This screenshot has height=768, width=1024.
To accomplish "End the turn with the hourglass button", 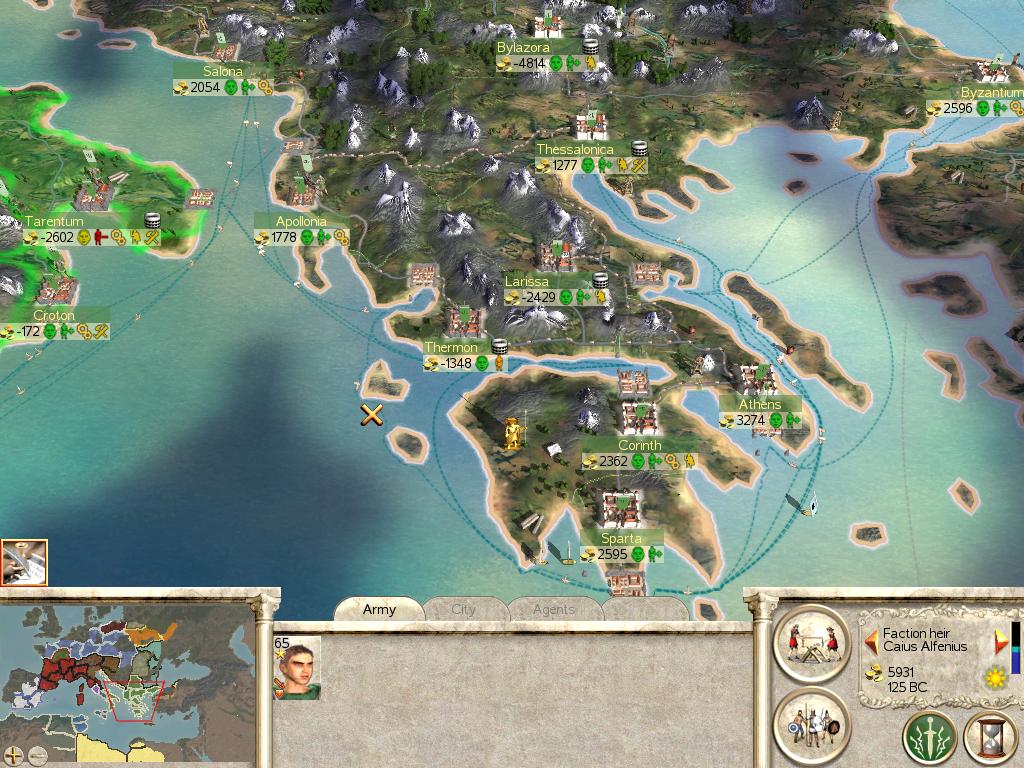I will (x=991, y=739).
